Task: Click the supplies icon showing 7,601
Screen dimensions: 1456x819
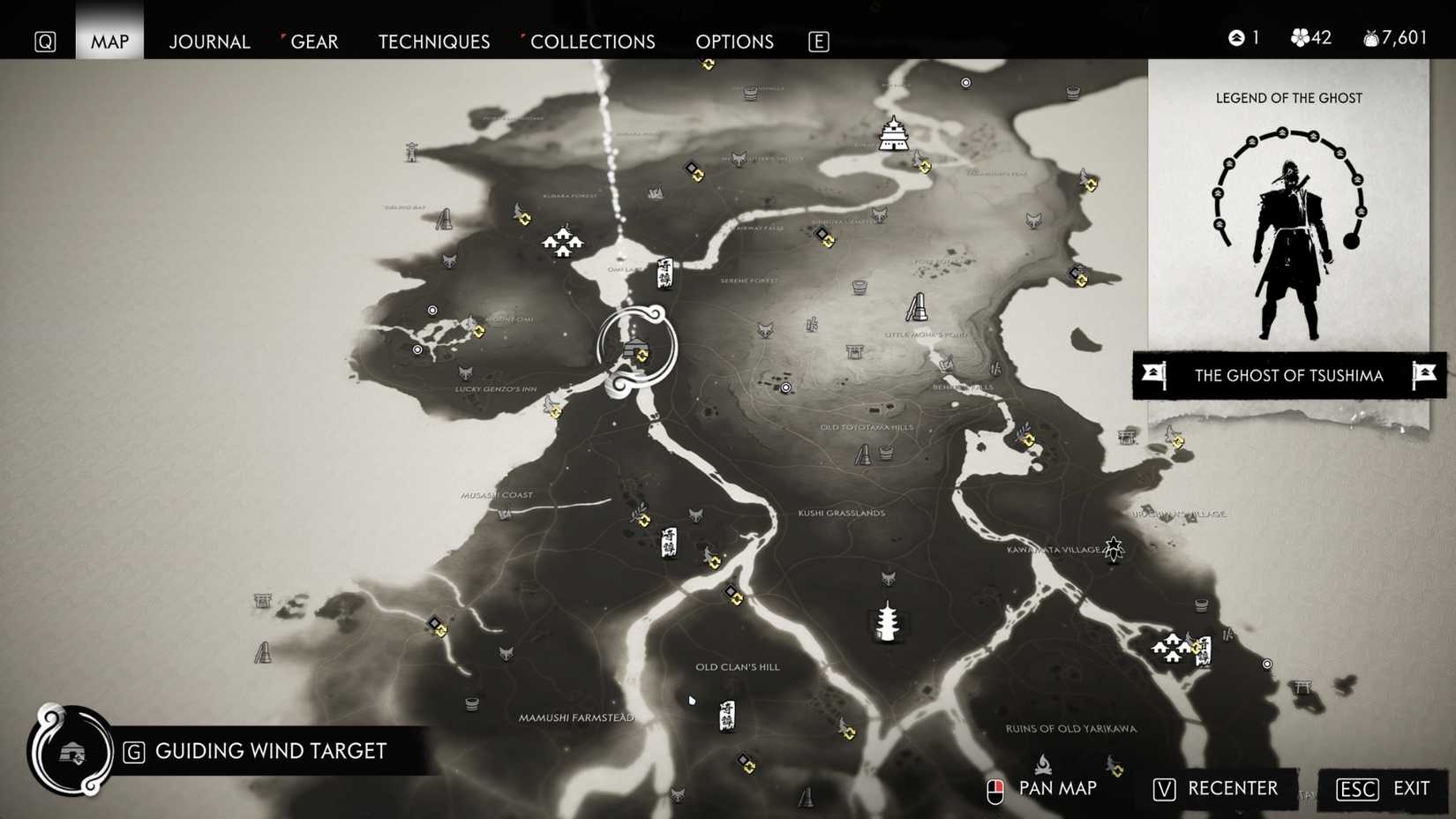Action: (x=1370, y=37)
